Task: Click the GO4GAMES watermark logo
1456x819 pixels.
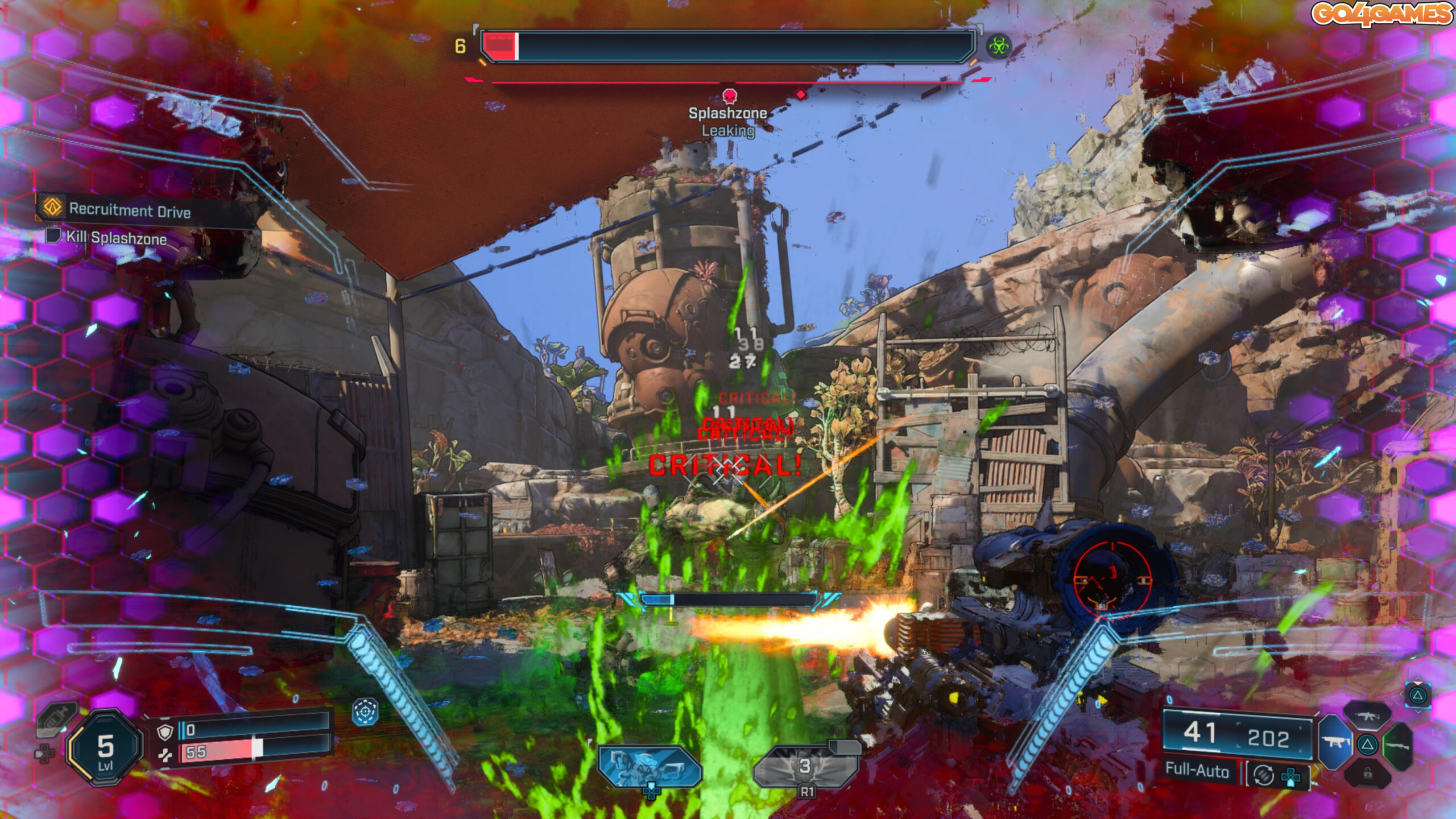Action: (x=1380, y=14)
